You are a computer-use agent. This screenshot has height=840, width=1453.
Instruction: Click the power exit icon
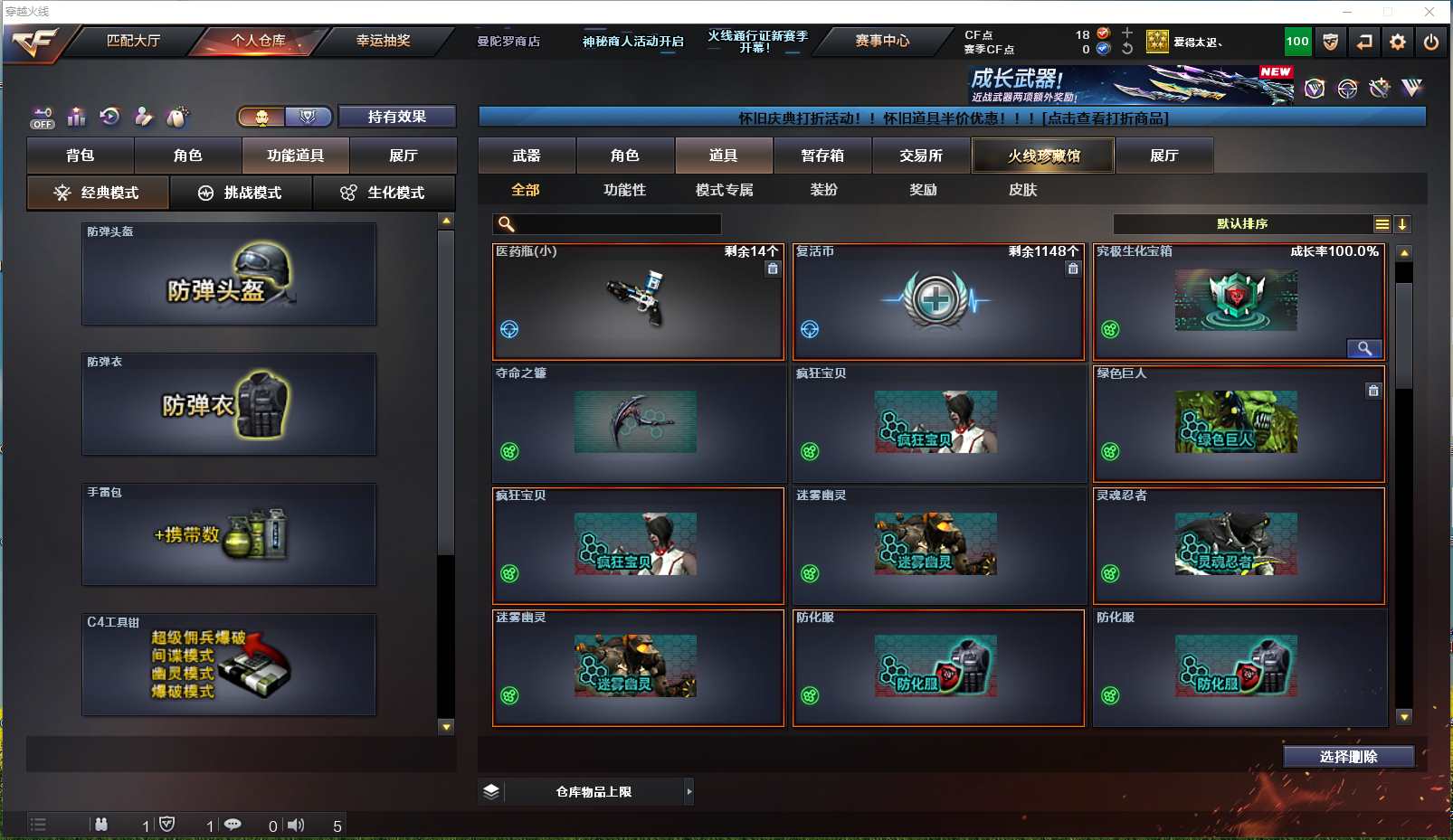click(x=1431, y=42)
